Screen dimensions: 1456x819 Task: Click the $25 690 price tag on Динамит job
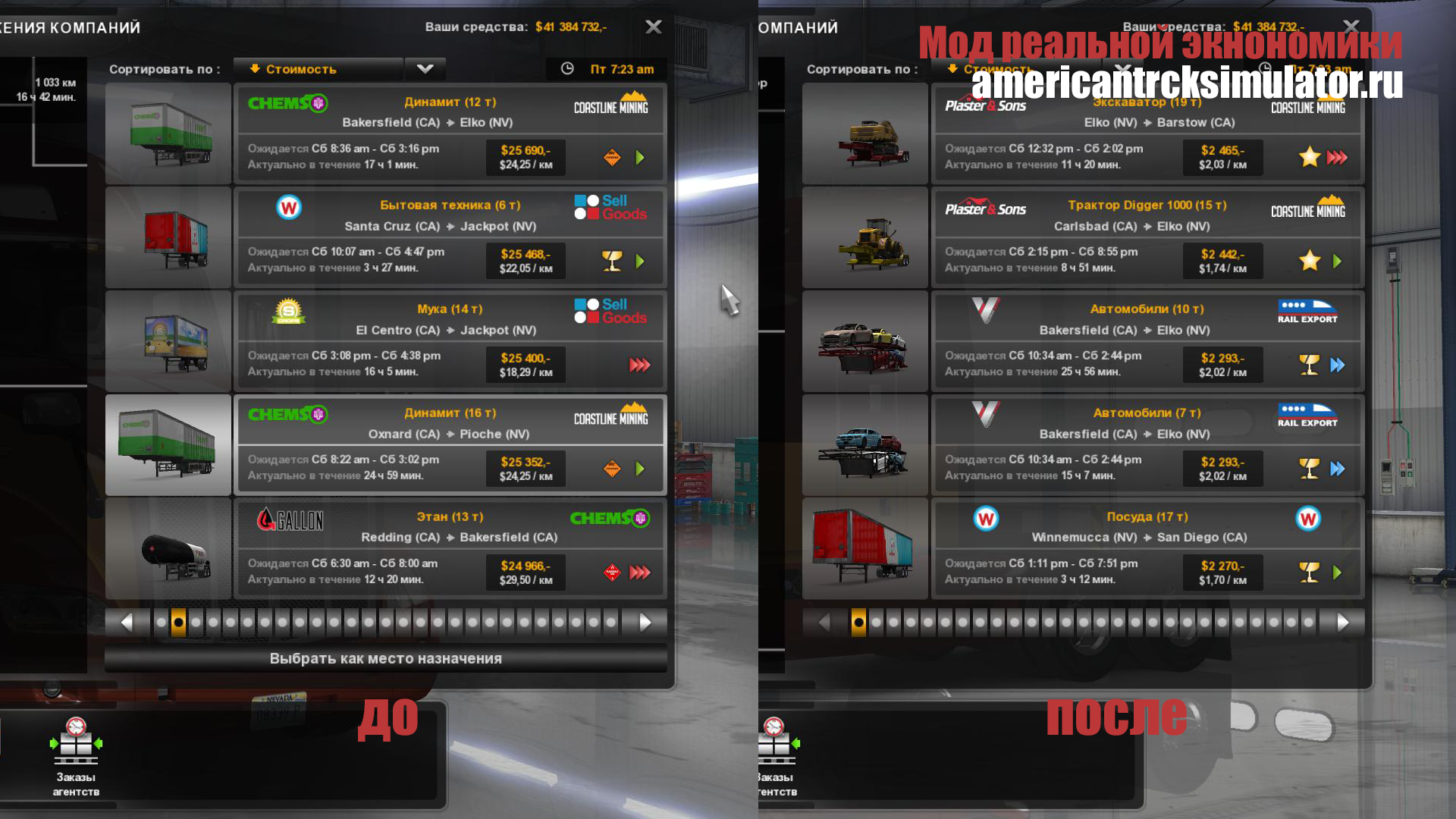[x=525, y=157]
